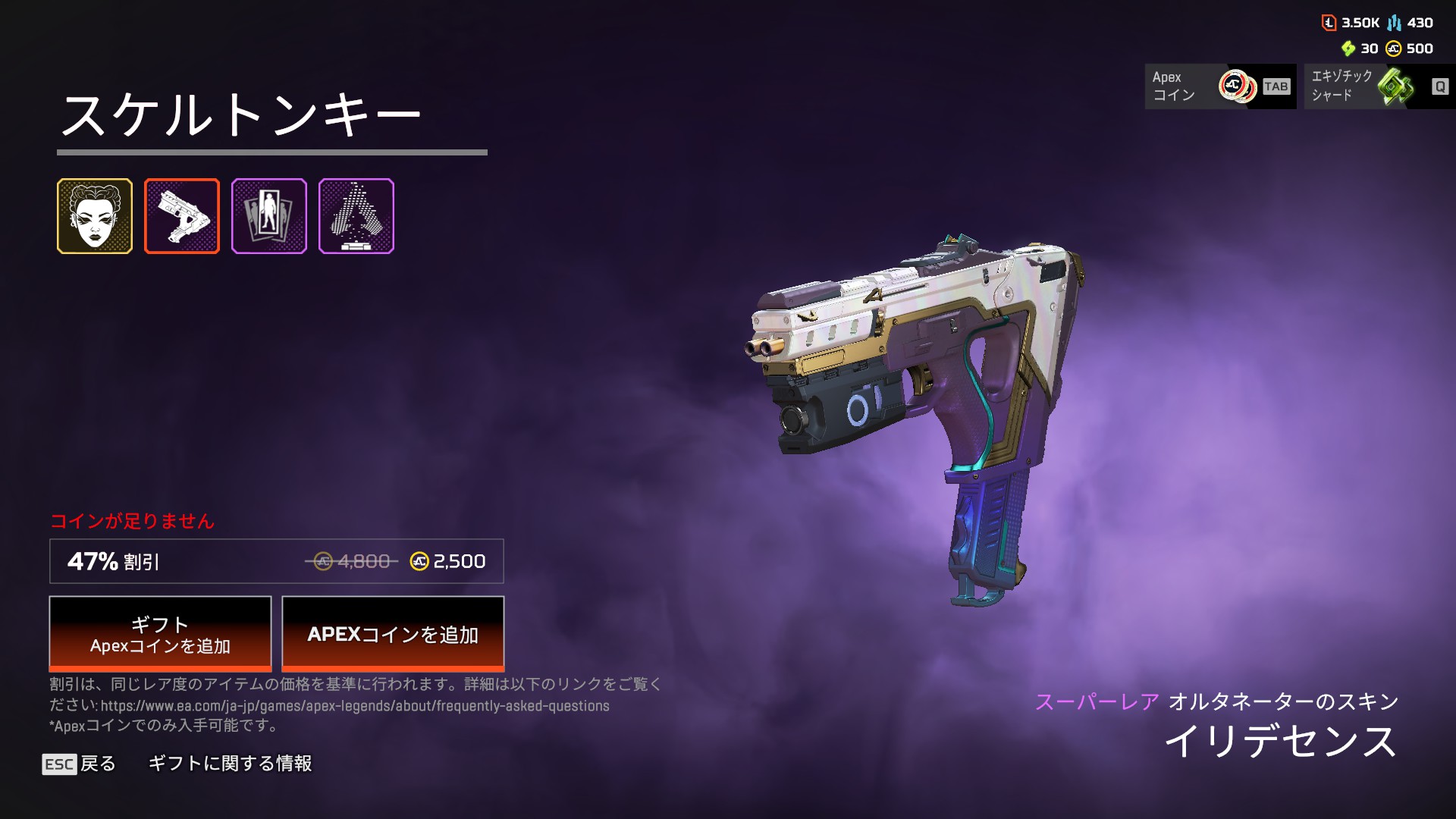1456x819 pixels.
Task: Click the Gift add Apex Coins button
Action: click(160, 634)
